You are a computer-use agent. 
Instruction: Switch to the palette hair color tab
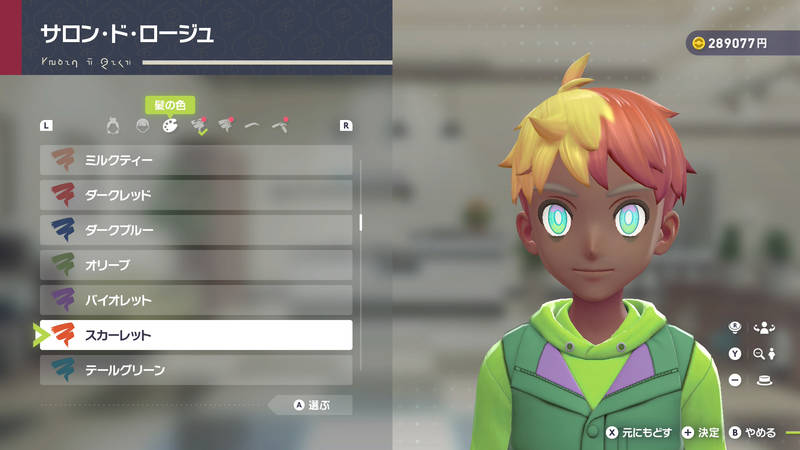(170, 126)
